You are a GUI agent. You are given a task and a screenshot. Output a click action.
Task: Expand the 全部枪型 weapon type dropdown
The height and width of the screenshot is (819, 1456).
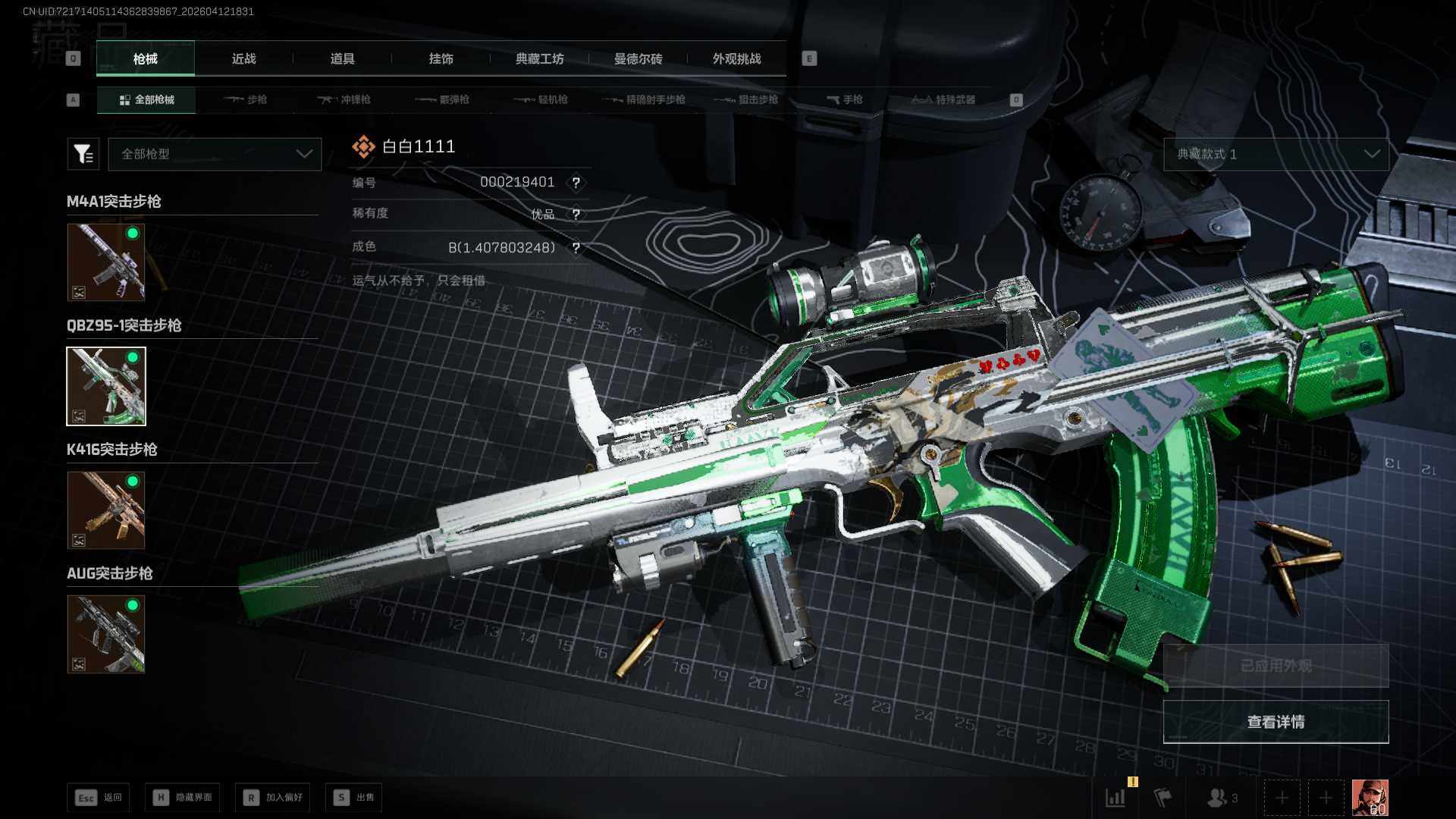tap(215, 154)
